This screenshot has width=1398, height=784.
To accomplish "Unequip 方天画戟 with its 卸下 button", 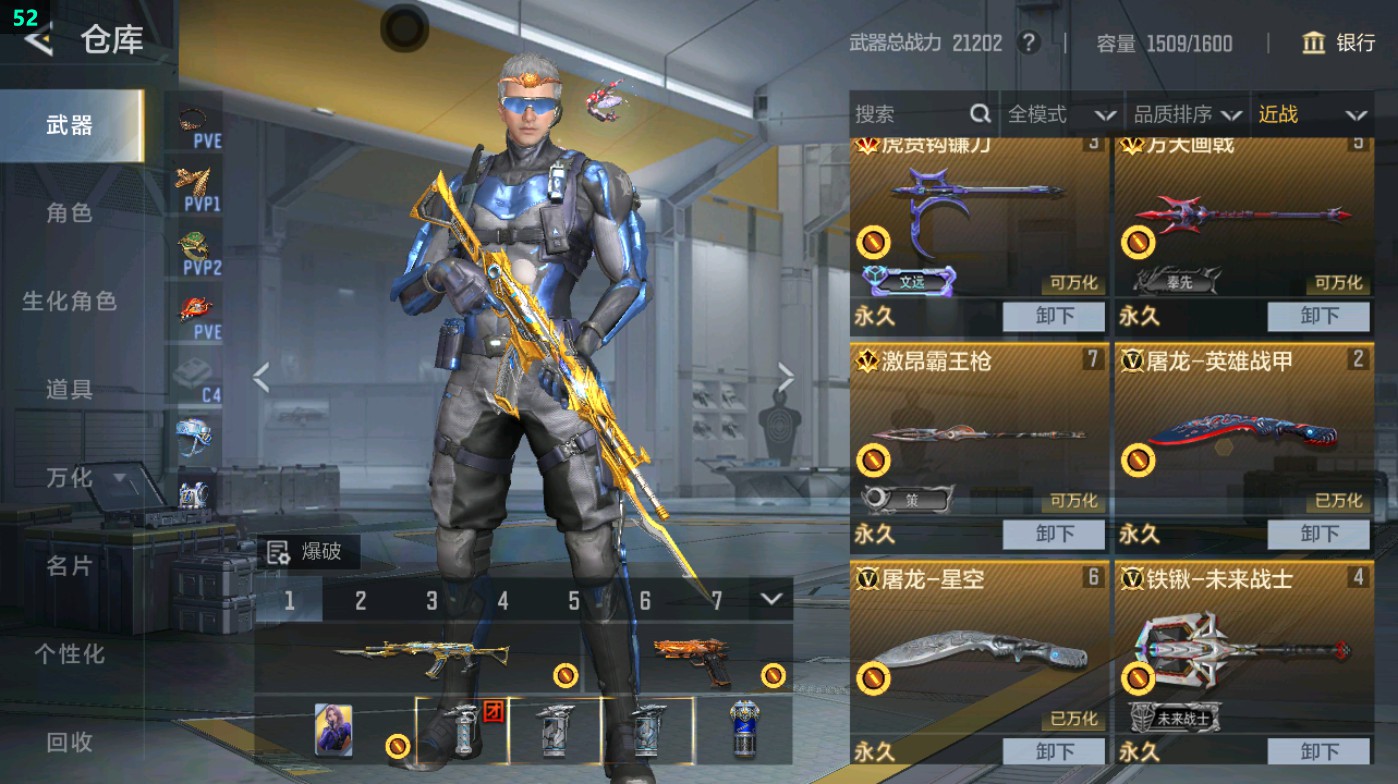I will (x=1318, y=317).
